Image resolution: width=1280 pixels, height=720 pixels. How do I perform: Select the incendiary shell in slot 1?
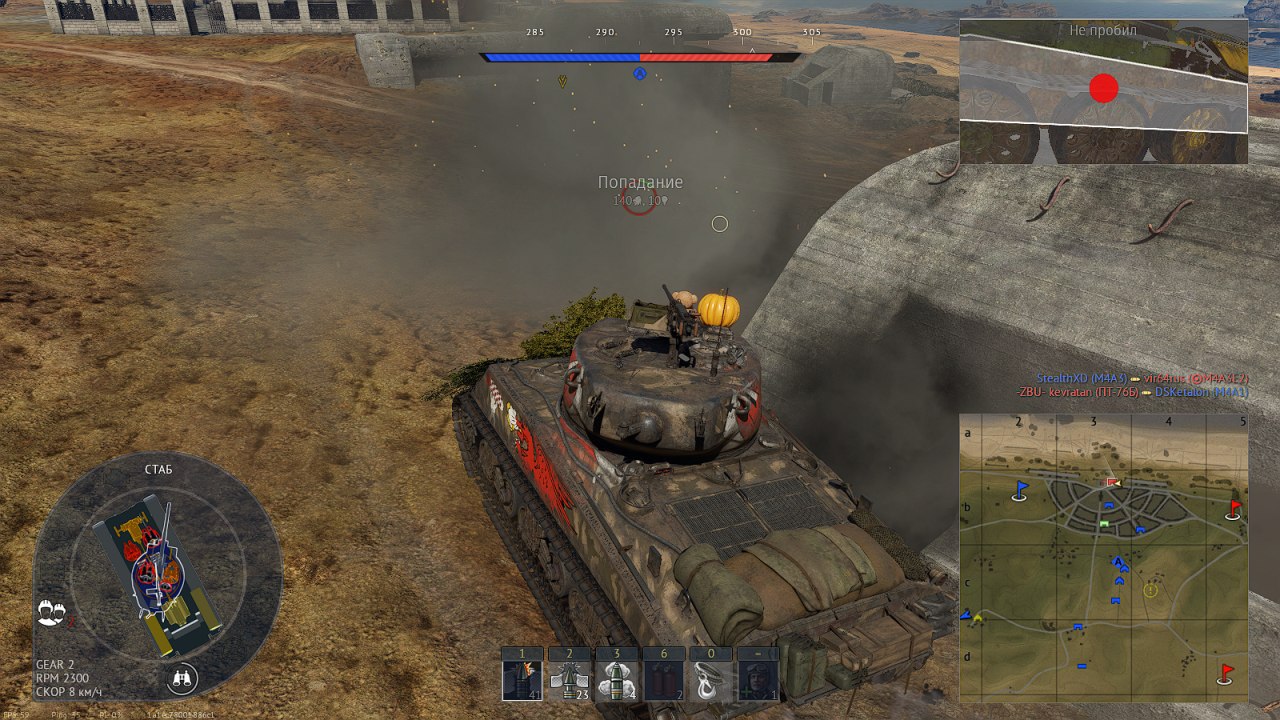tap(522, 680)
